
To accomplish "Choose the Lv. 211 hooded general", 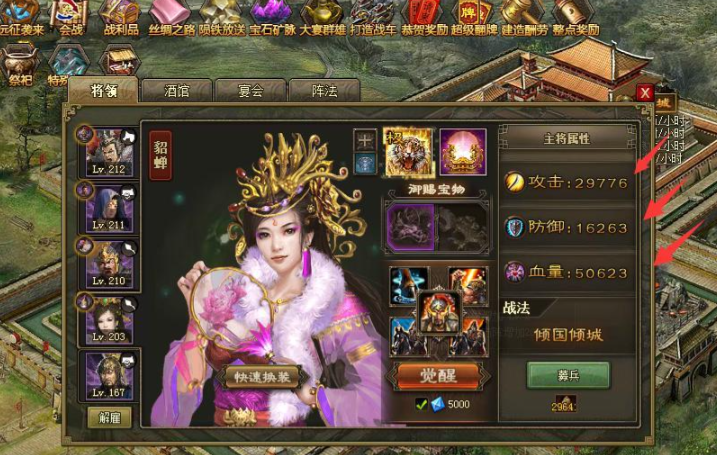I will [x=109, y=208].
